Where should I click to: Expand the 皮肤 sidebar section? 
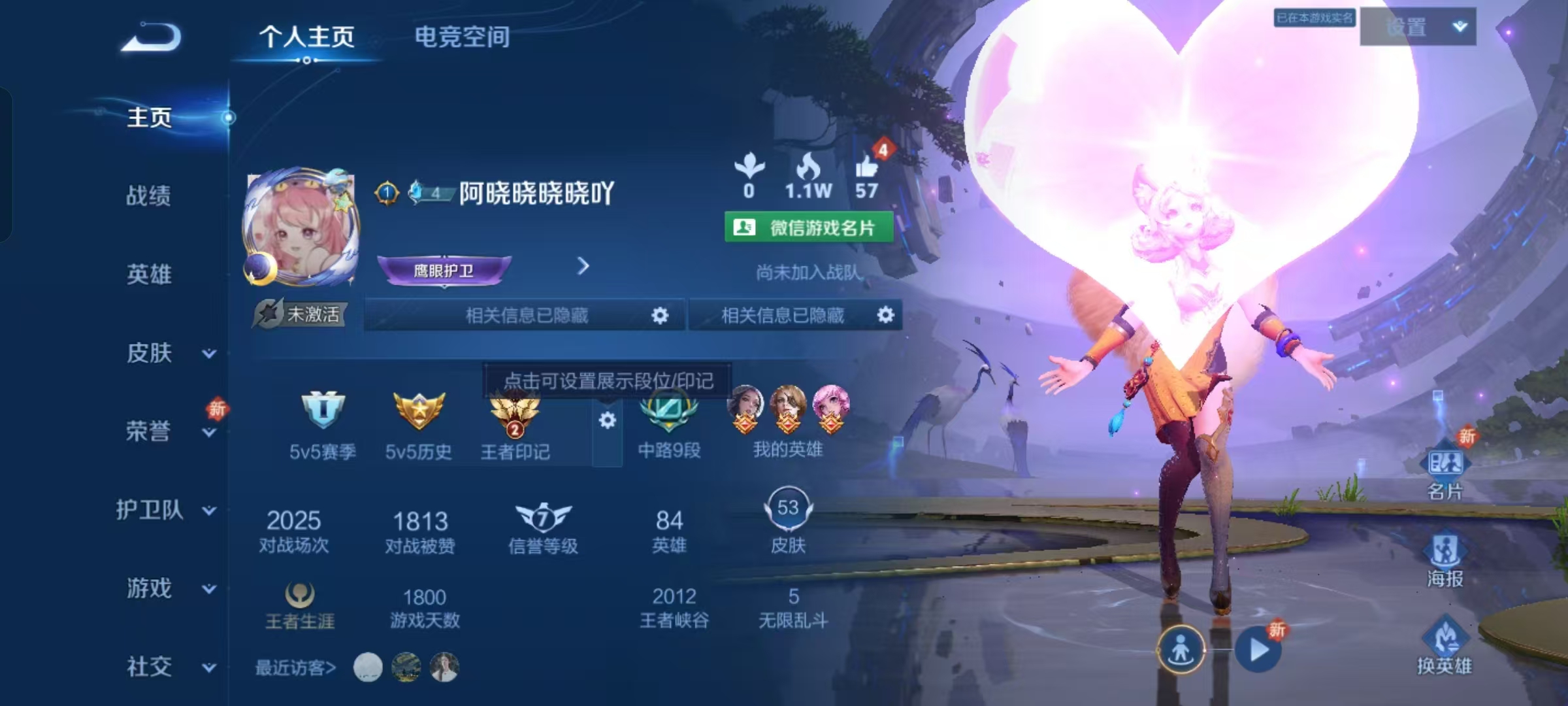click(149, 353)
